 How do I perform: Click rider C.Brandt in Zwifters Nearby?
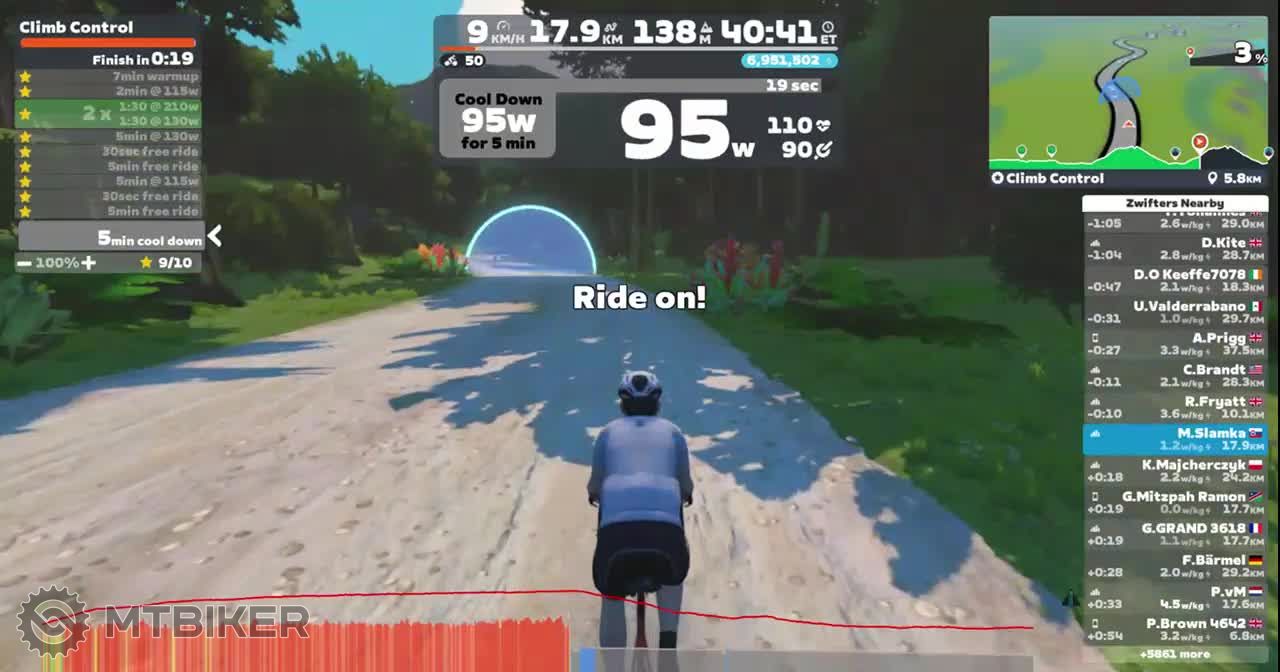[1175, 375]
